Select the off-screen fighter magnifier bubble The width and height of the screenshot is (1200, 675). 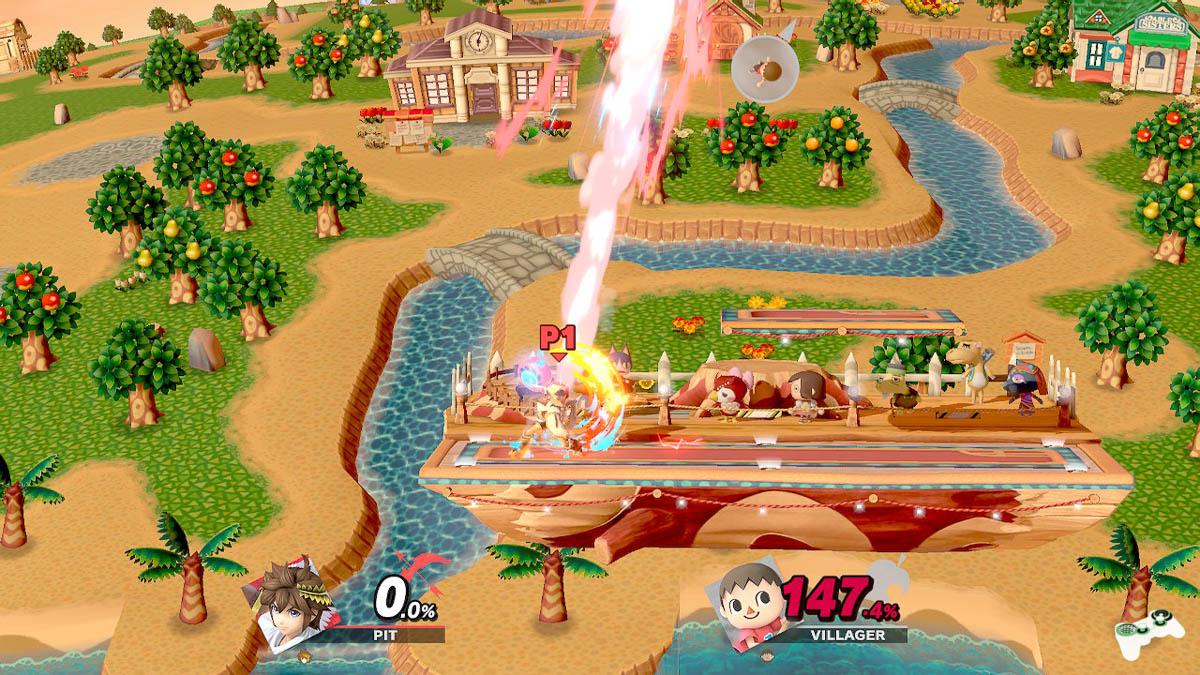pyautogui.click(x=764, y=67)
